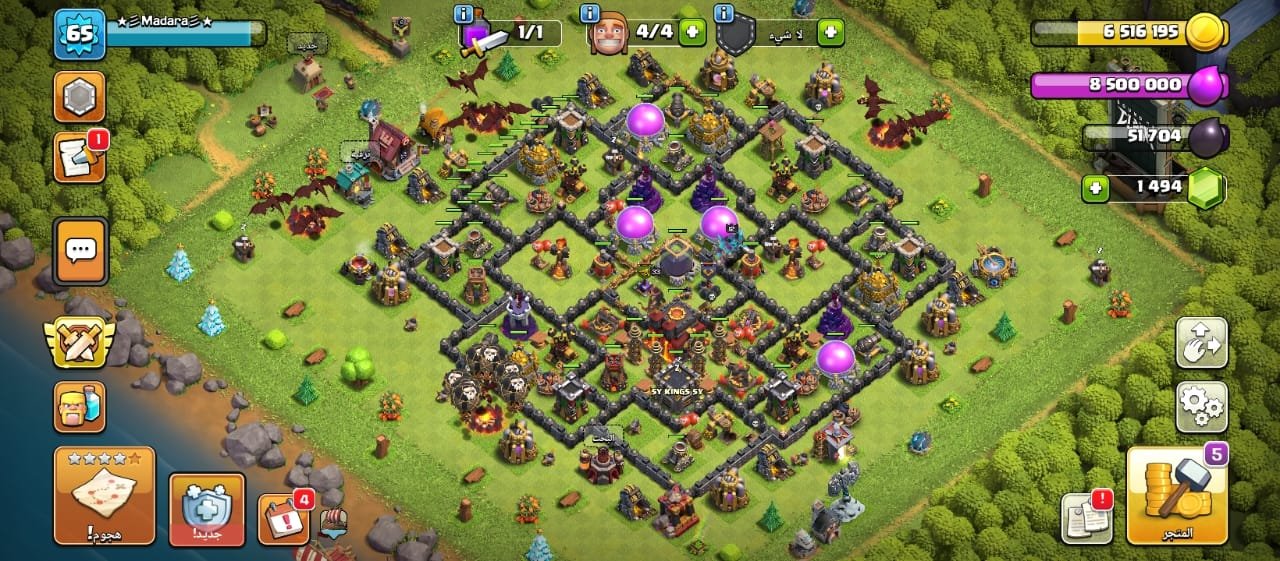Image resolution: width=1280 pixels, height=561 pixels.
Task: Open the chat speech bubble panel
Action: click(x=80, y=251)
